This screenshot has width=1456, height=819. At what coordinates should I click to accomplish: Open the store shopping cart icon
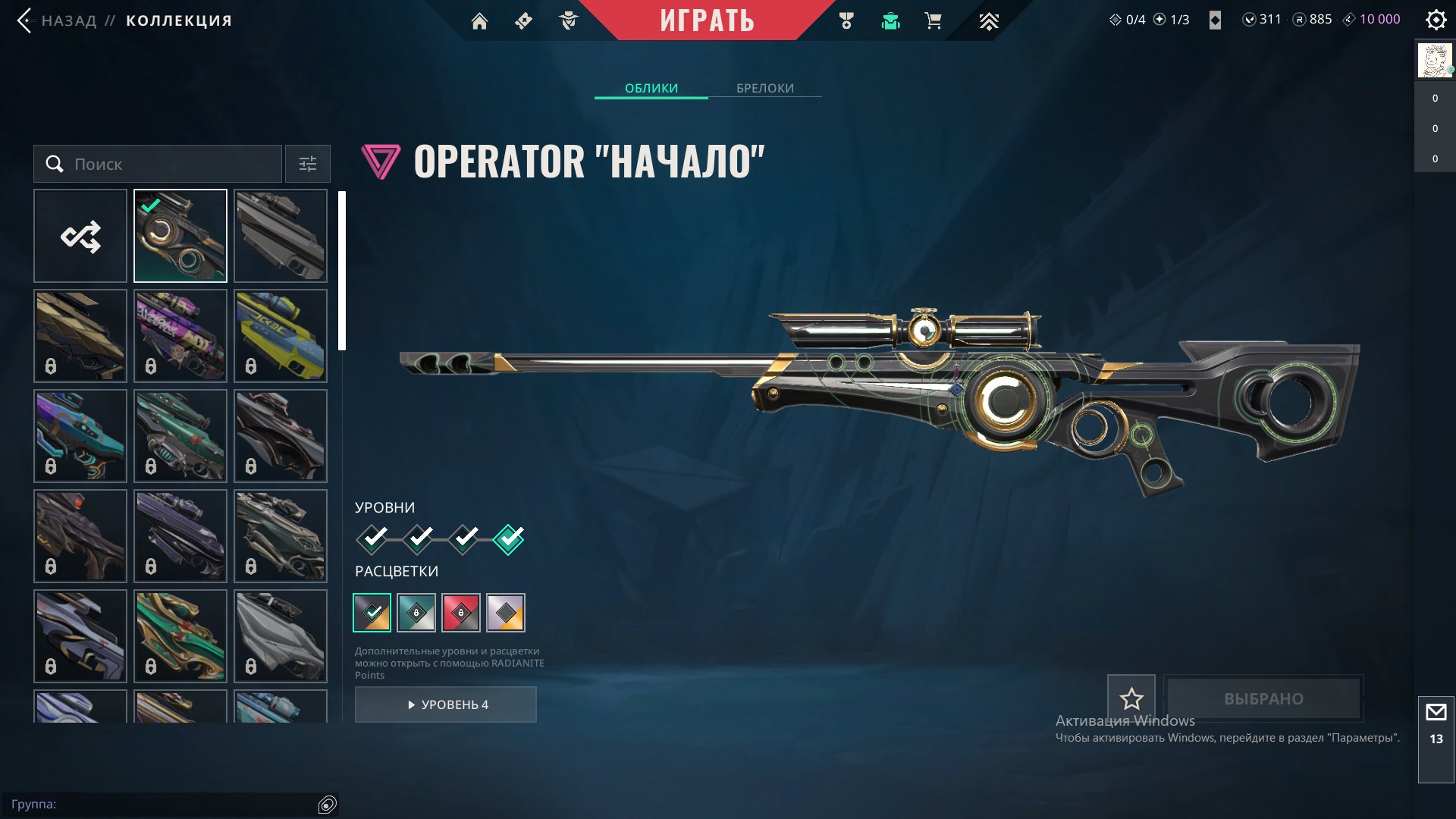[x=934, y=21]
